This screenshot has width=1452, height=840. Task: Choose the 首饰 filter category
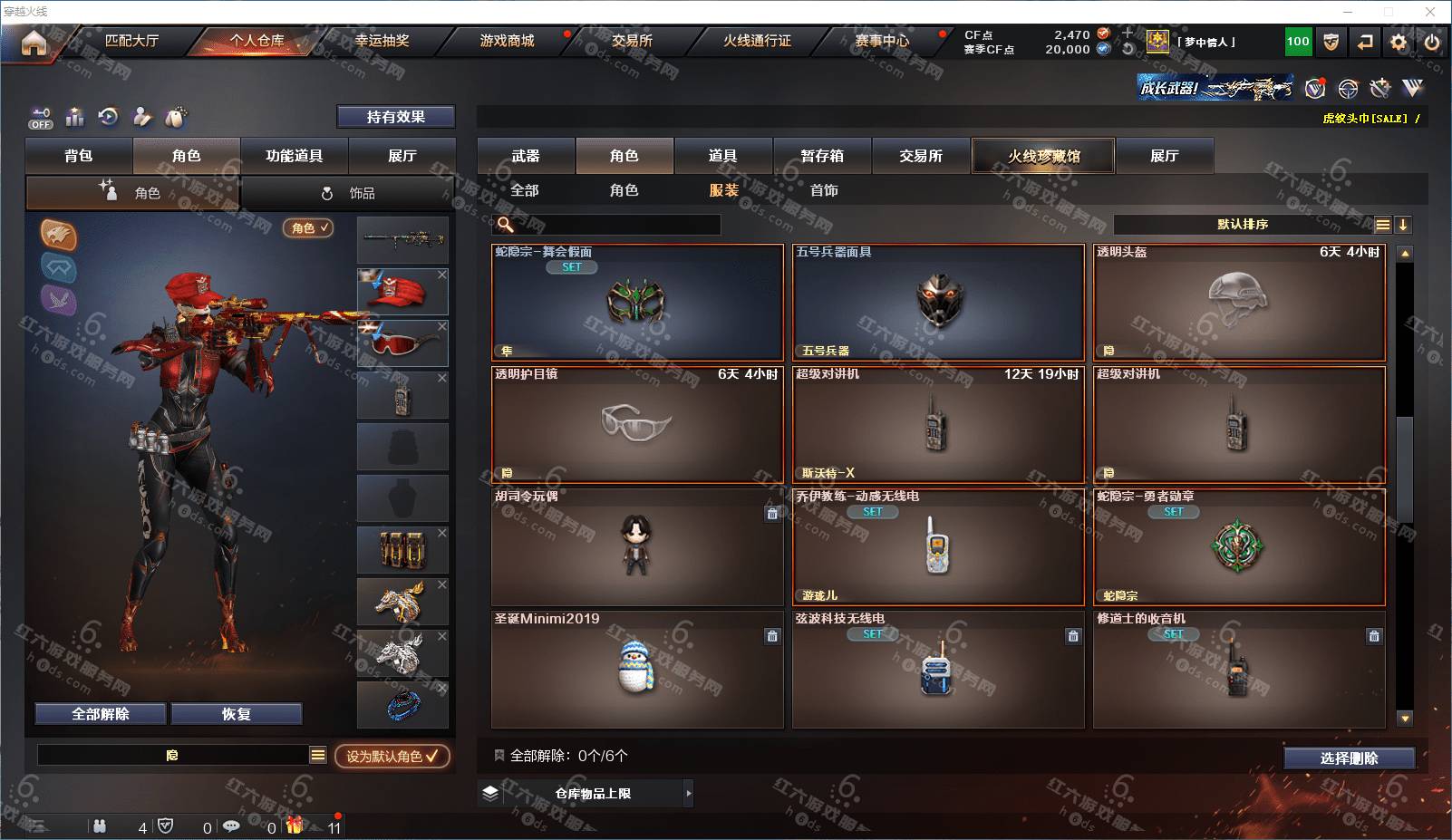coord(824,190)
